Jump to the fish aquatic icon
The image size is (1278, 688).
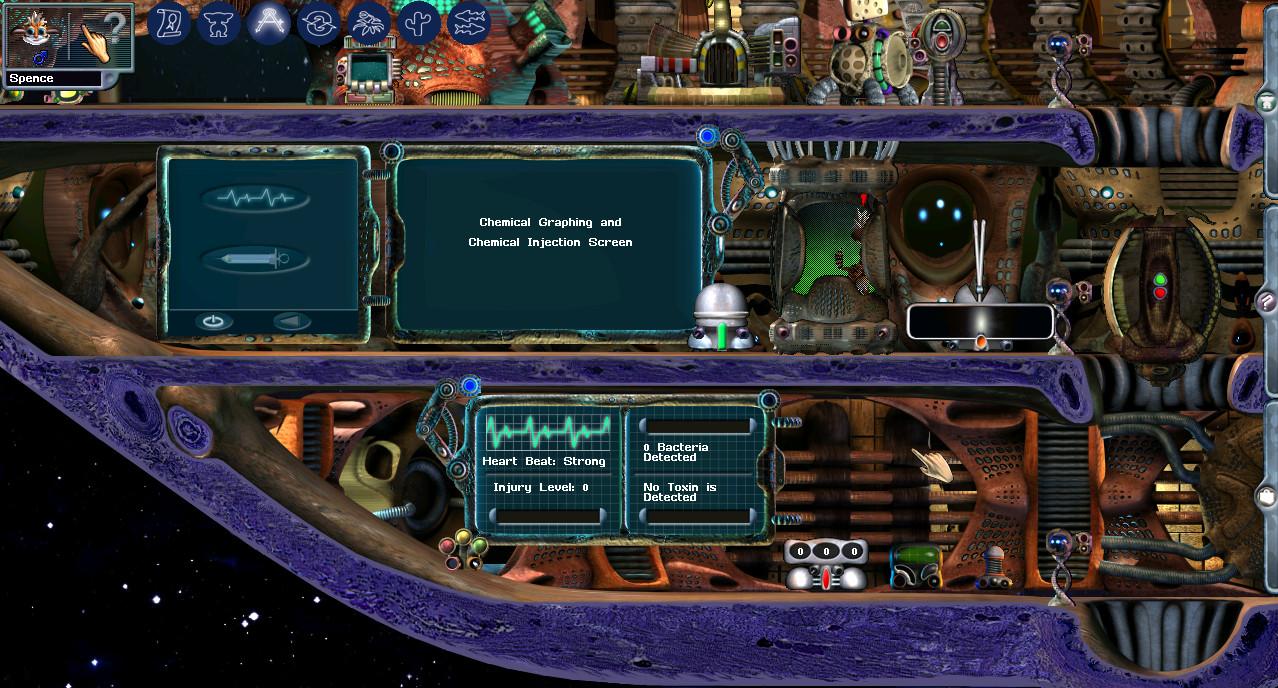(x=470, y=22)
